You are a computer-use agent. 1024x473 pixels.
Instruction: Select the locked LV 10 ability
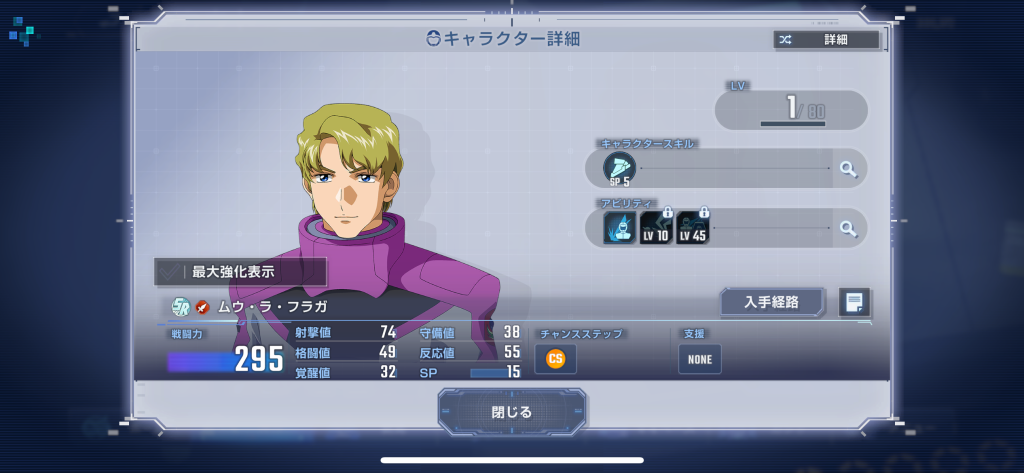click(x=656, y=228)
